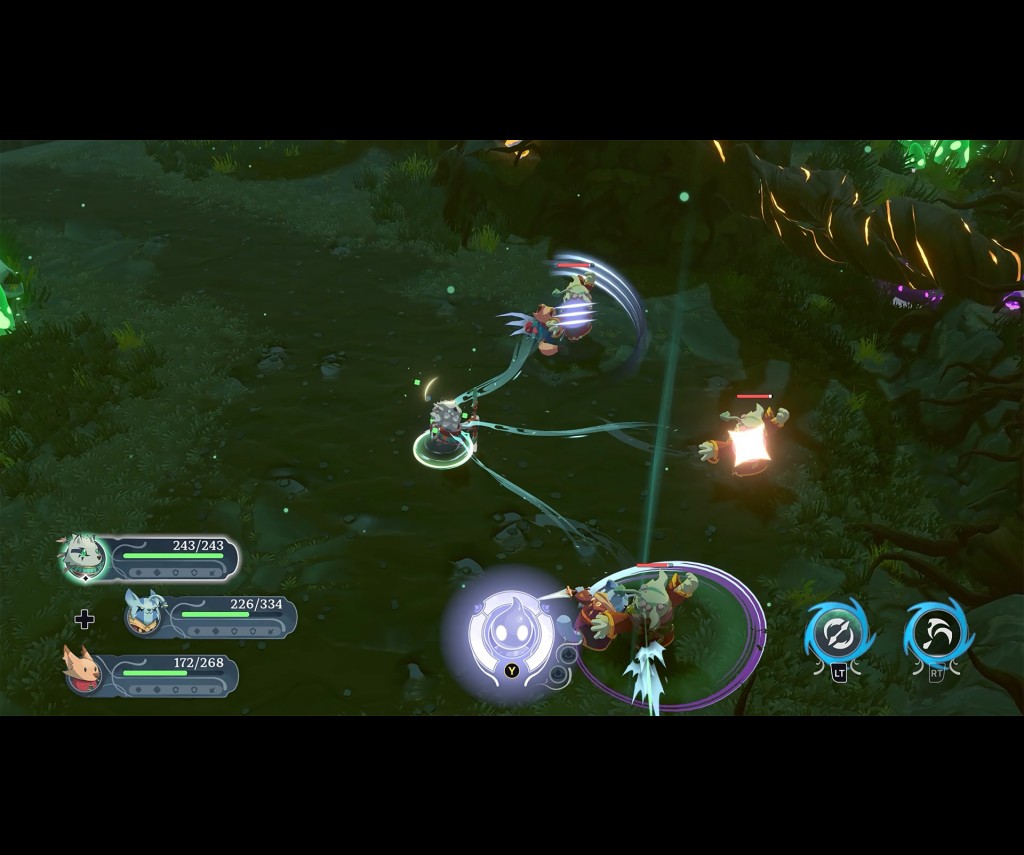
Task: Click the plus cross icon beside party frames
Action: [85, 619]
